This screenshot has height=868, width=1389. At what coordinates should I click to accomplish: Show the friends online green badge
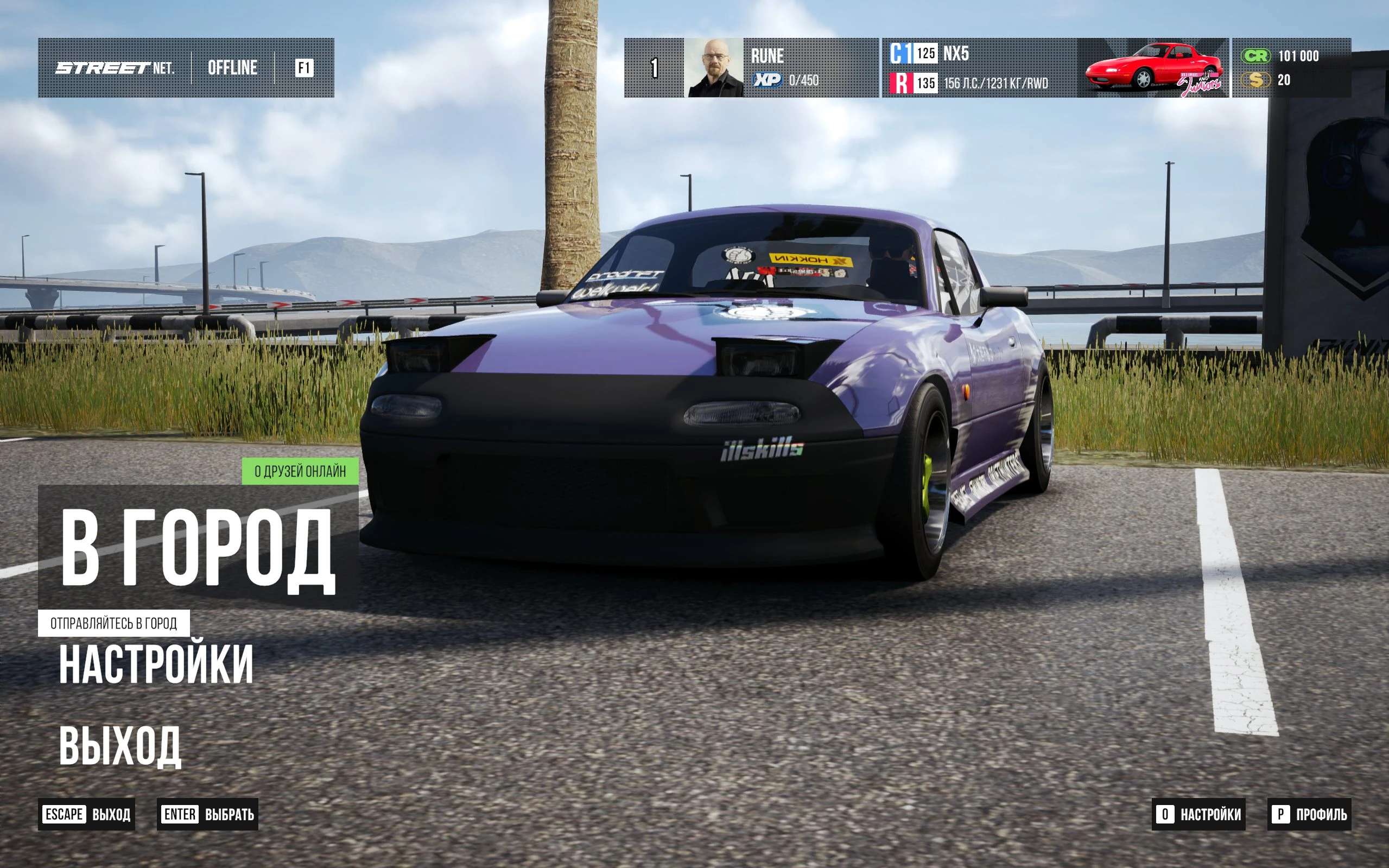pyautogui.click(x=300, y=471)
